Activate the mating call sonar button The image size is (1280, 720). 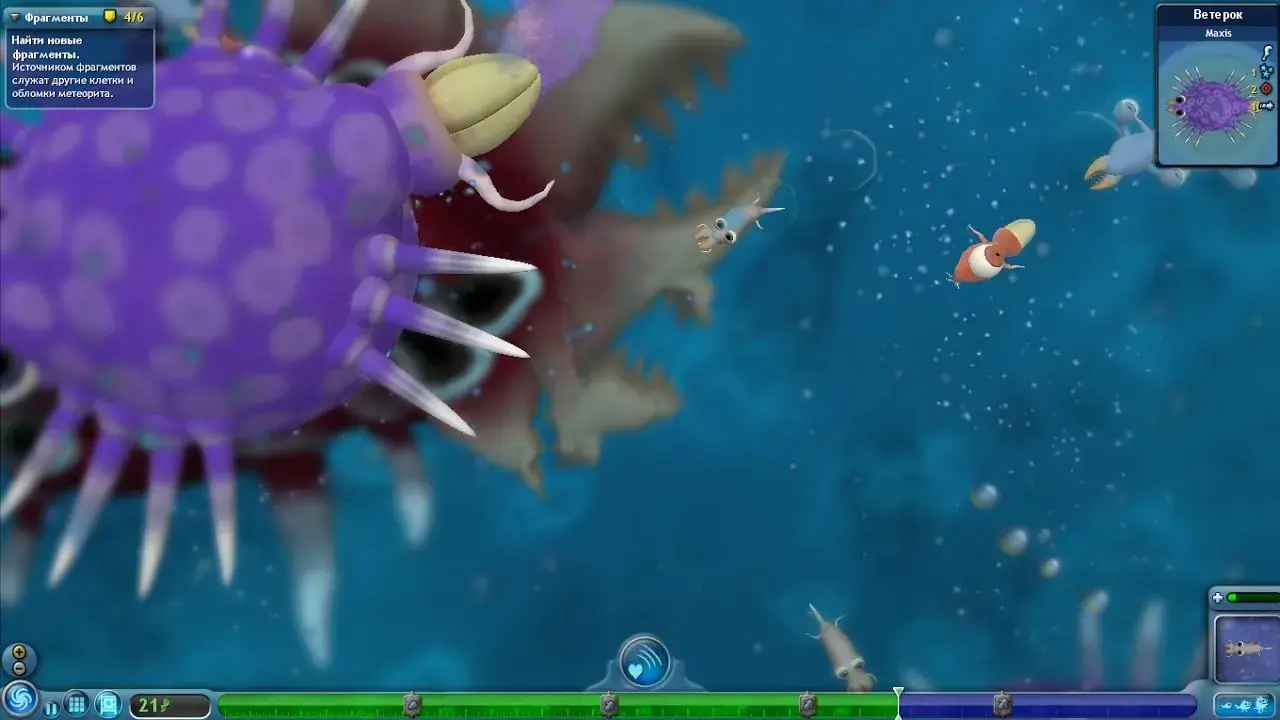pyautogui.click(x=644, y=662)
